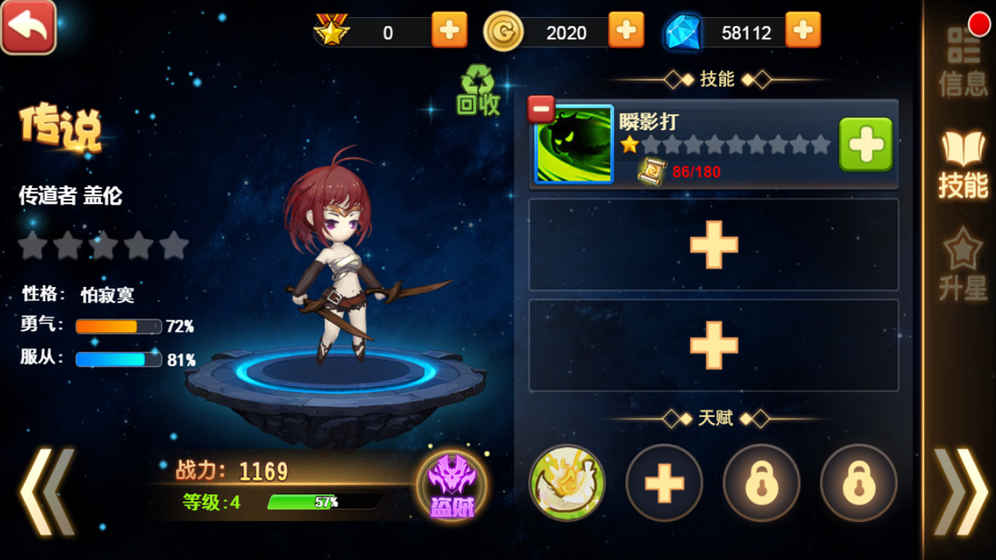Upgrade 瞬影打 with the green plus button

tap(865, 145)
